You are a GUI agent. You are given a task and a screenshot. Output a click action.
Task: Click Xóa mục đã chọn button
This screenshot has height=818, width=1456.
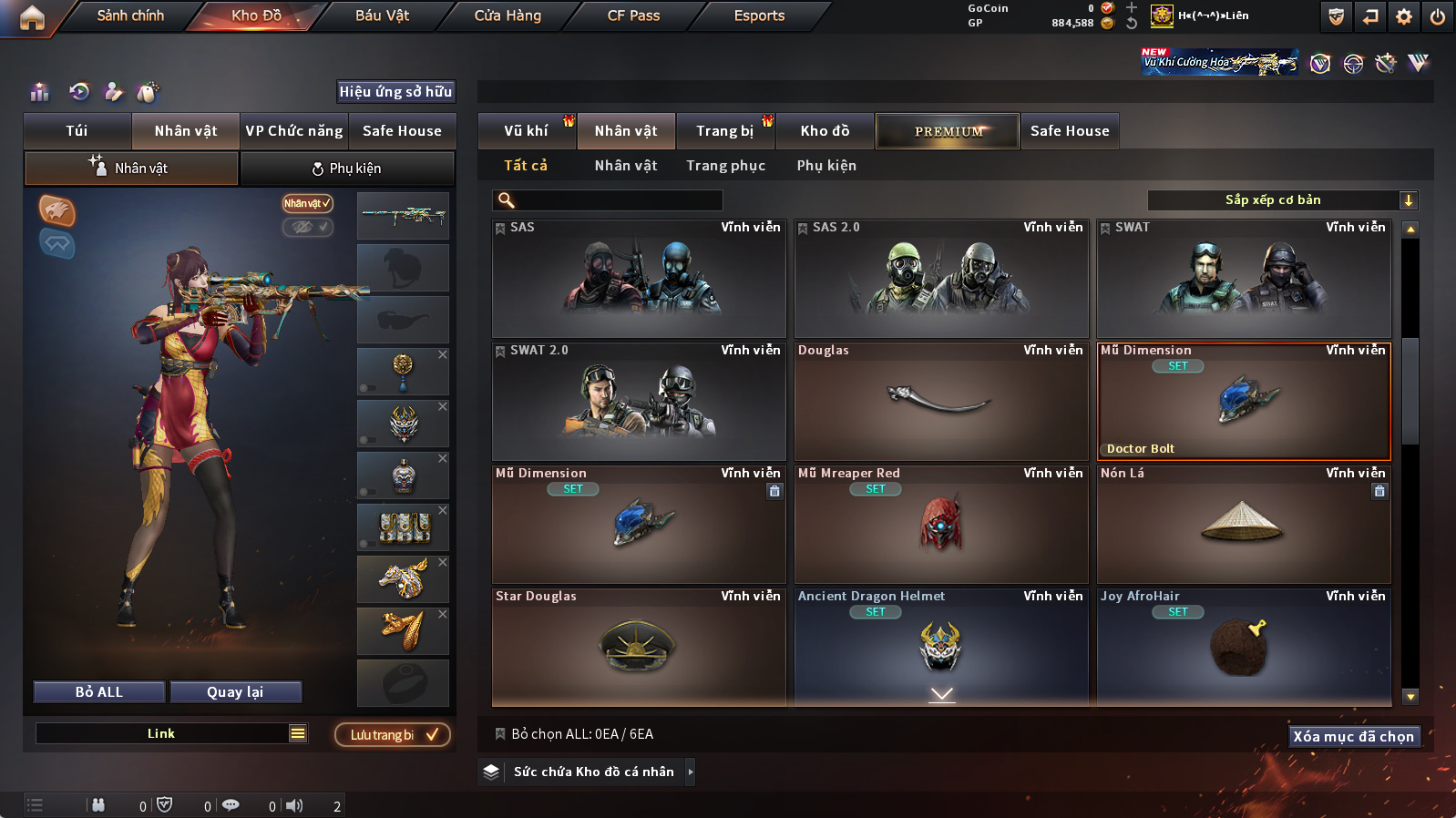tap(1353, 737)
